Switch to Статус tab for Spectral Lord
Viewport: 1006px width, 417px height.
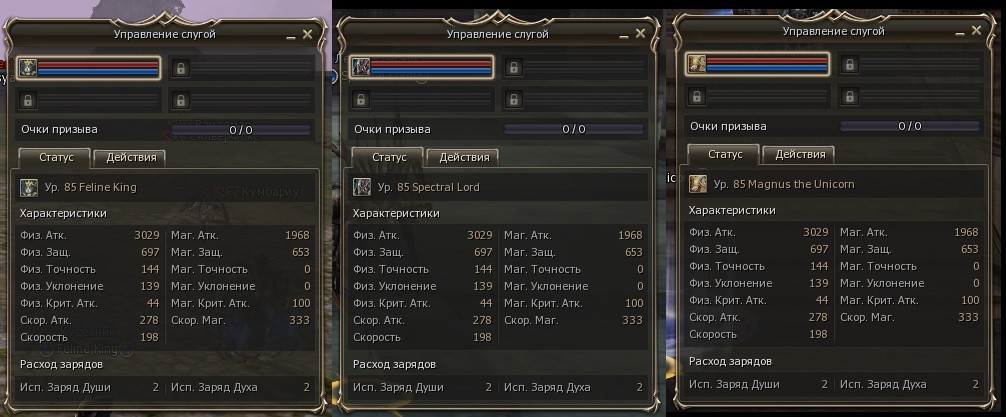(x=389, y=157)
